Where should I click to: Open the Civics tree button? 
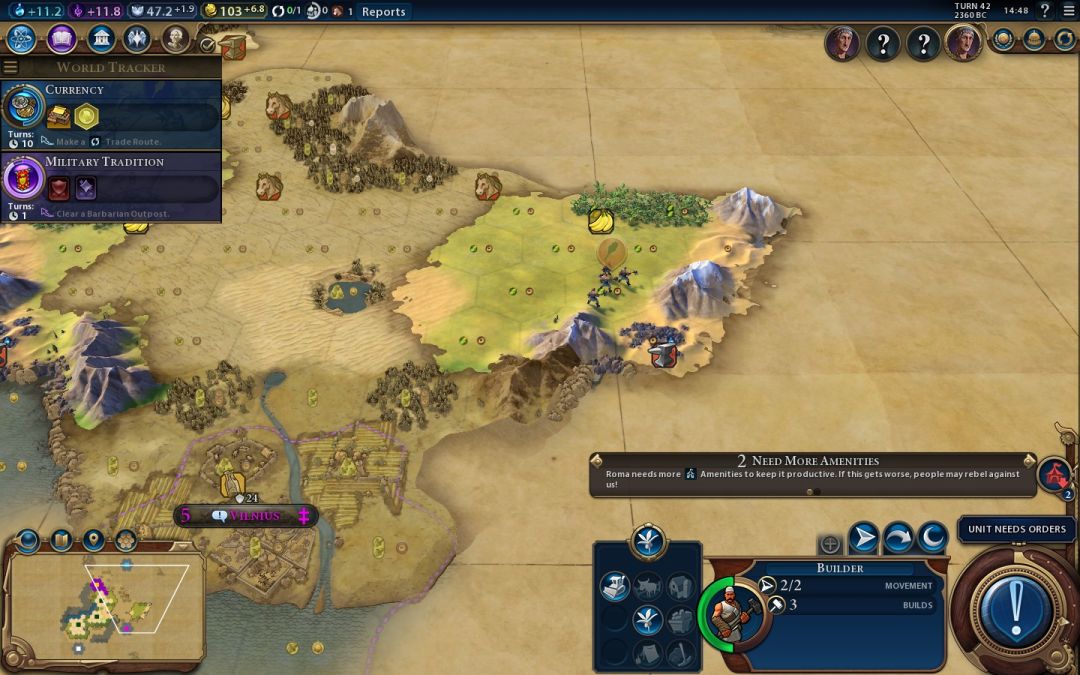click(62, 40)
